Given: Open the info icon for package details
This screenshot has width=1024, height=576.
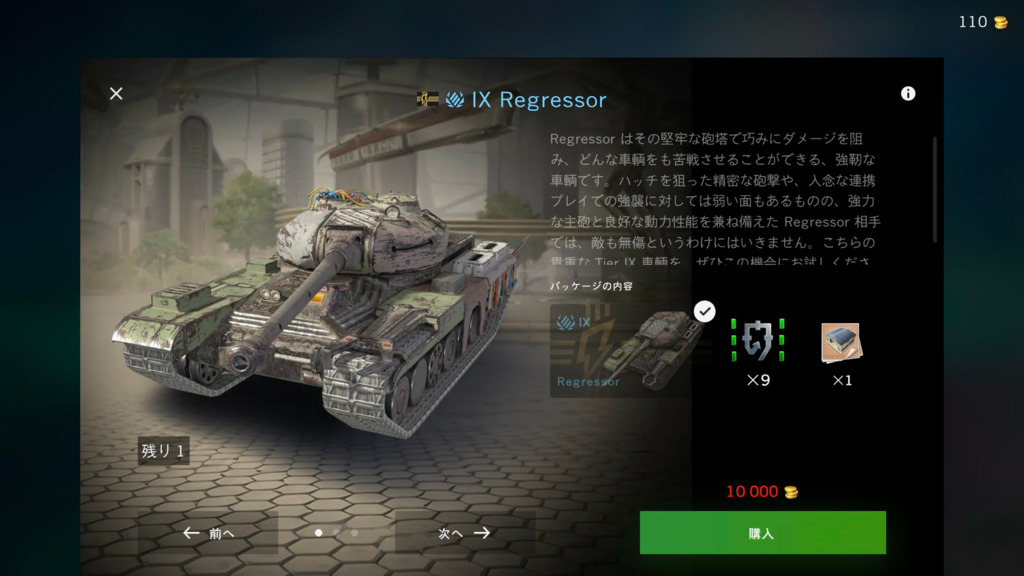Looking at the screenshot, I should click(x=908, y=94).
